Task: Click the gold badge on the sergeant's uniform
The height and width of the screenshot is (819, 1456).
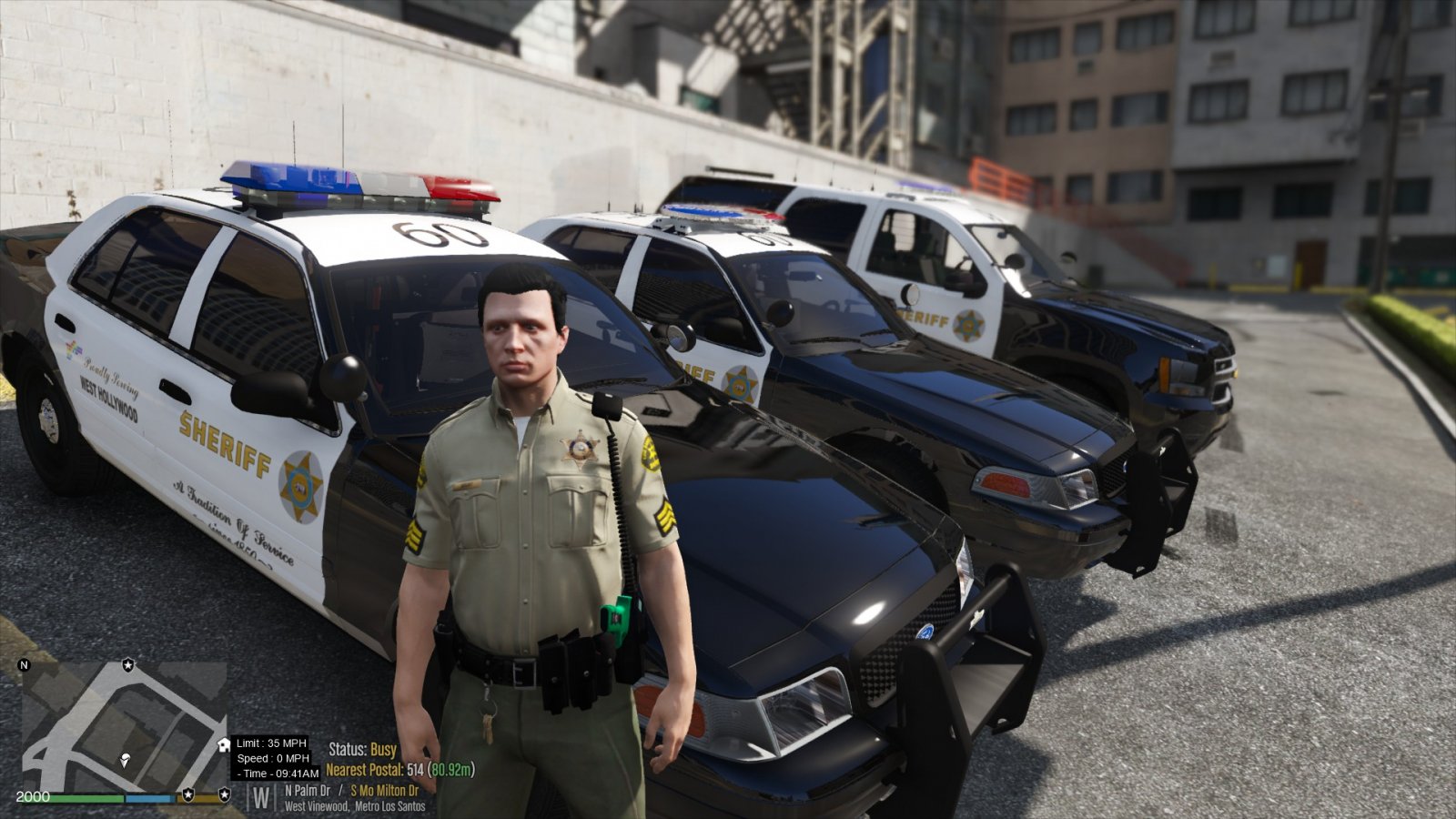Action: point(580,447)
